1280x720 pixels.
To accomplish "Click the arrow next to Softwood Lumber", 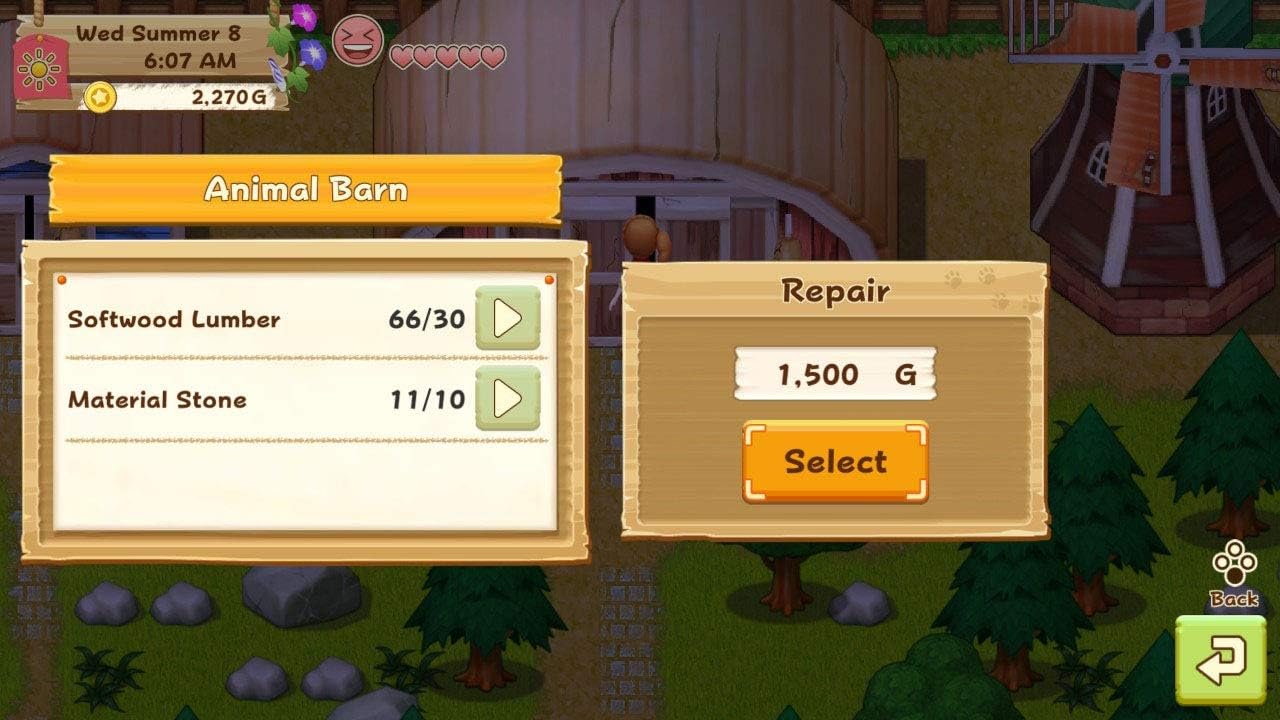I will point(508,319).
